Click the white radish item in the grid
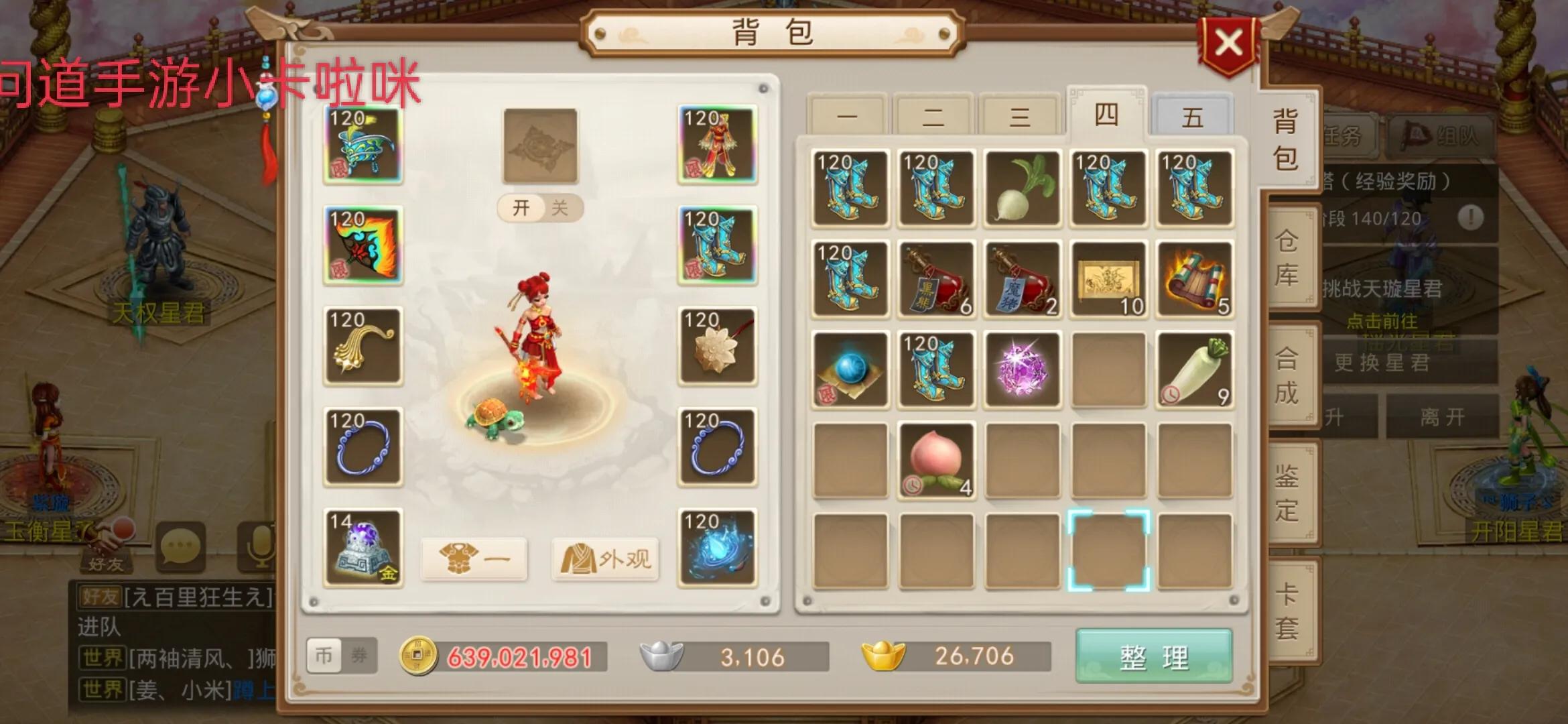The image size is (1568, 724). click(x=1022, y=189)
